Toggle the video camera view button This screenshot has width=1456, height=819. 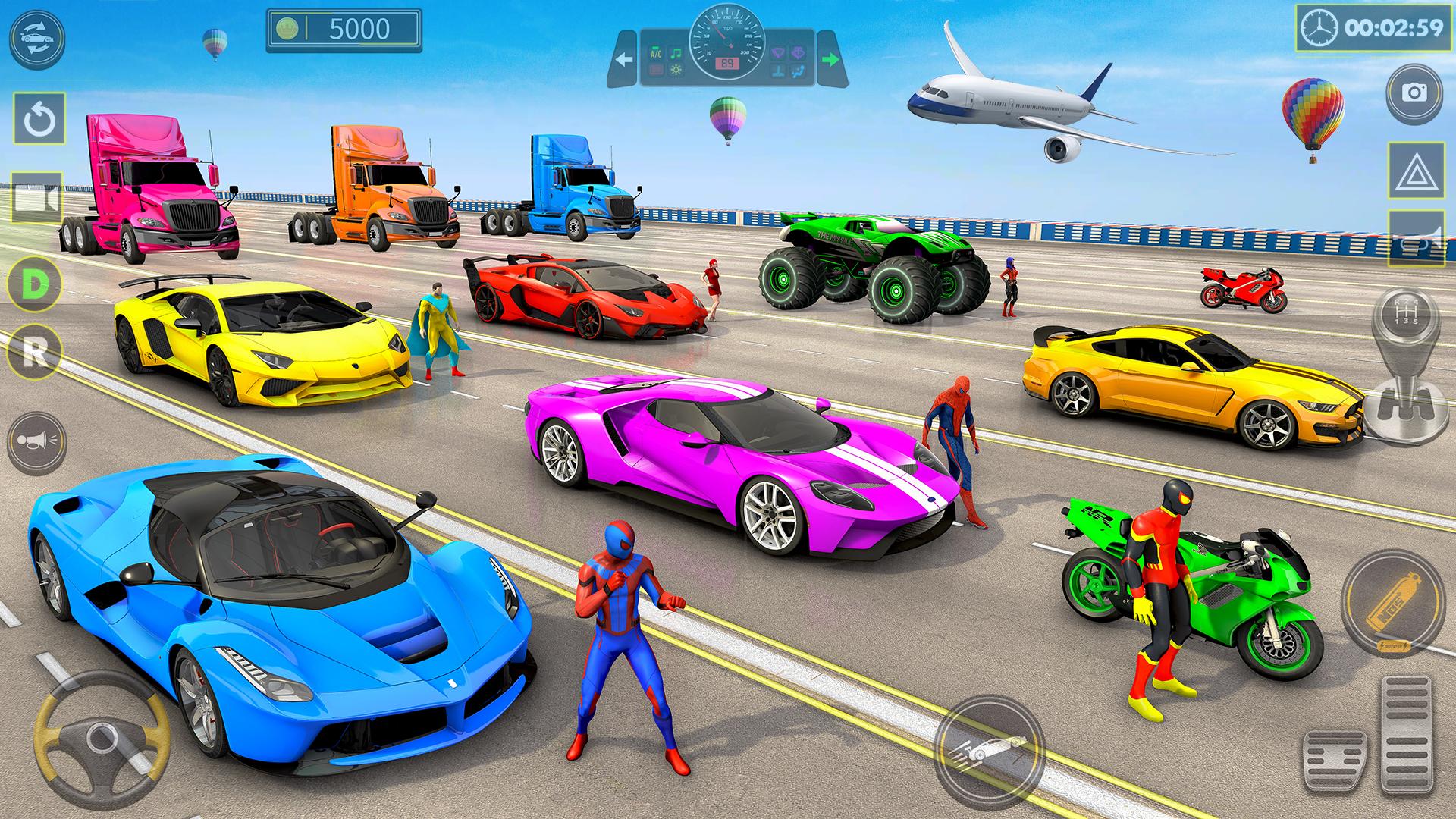coord(37,199)
